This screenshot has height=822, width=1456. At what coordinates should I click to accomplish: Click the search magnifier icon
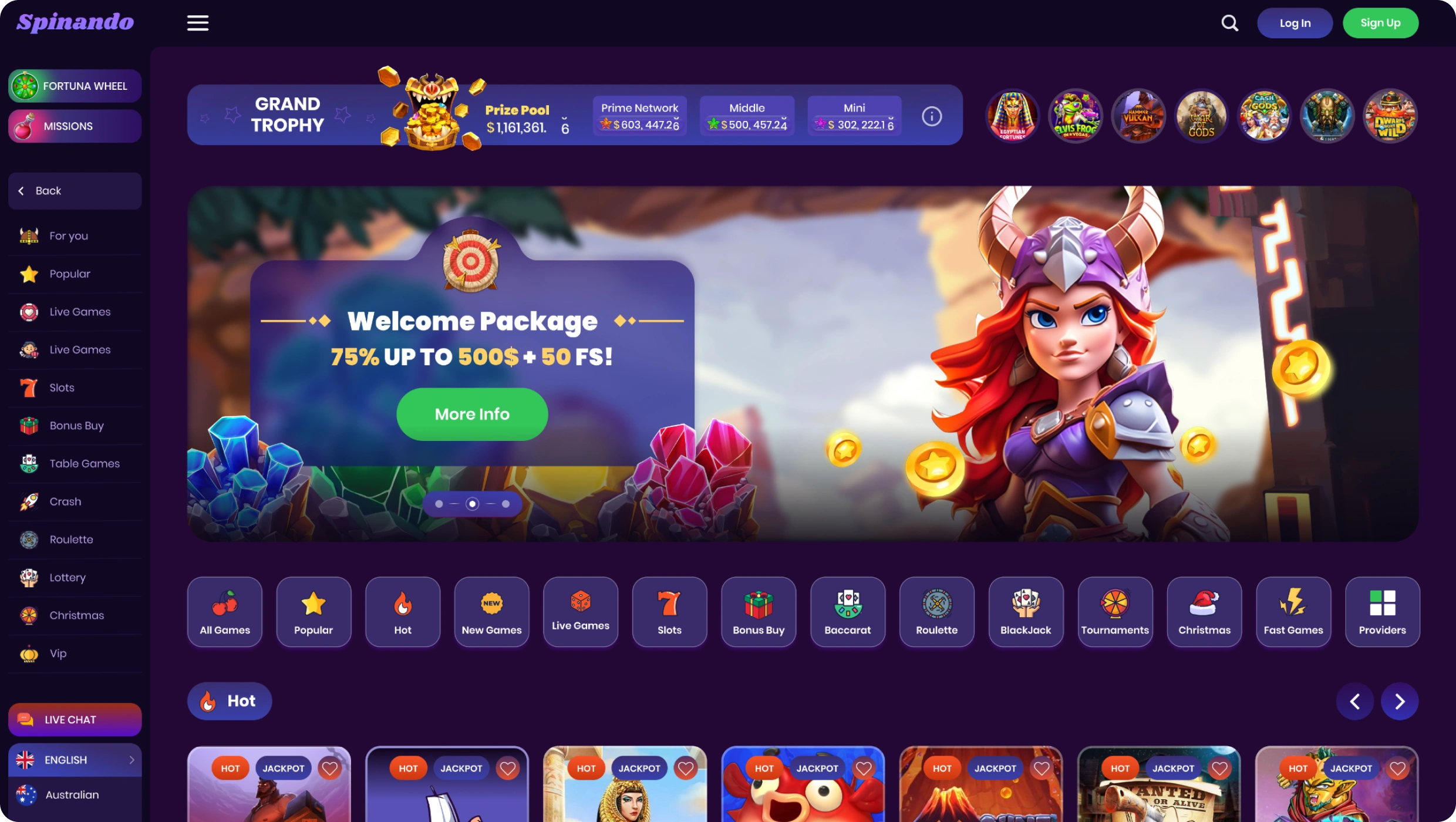(1230, 23)
